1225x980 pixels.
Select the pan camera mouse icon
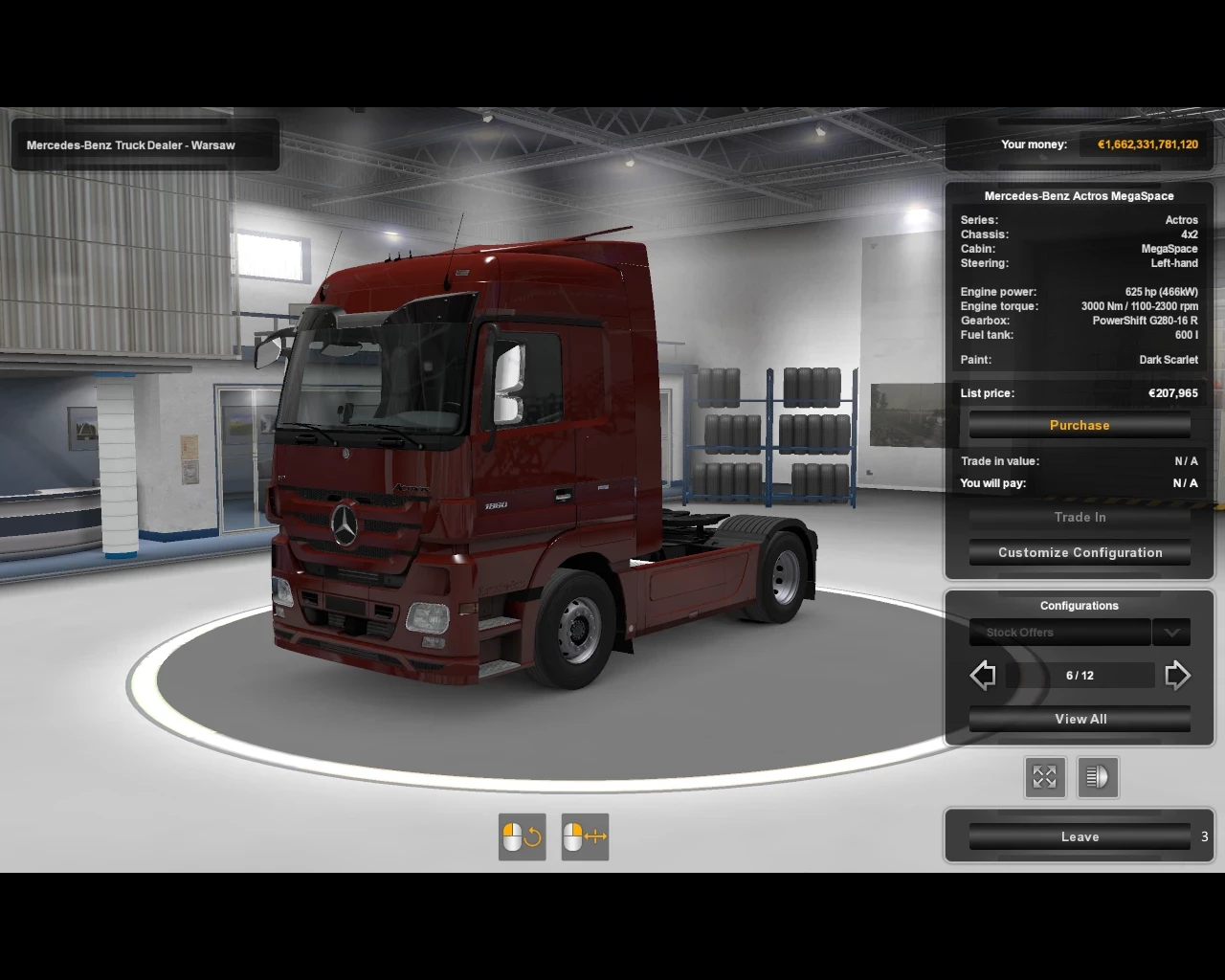tap(584, 835)
